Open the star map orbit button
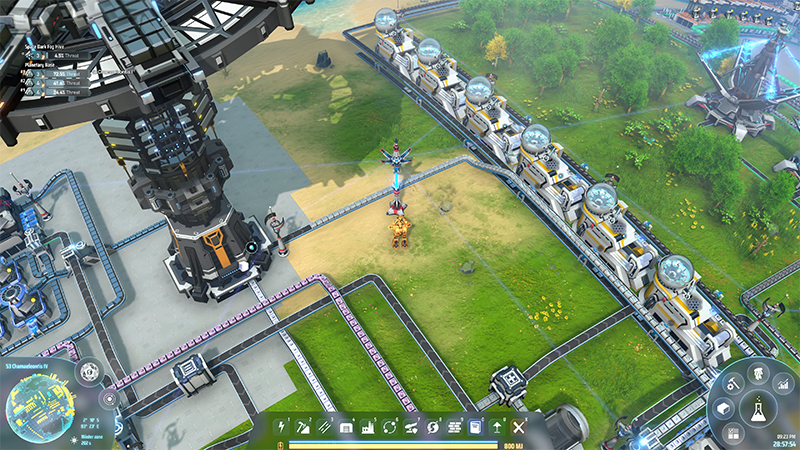Viewport: 800px width, 450px height. pos(108,397)
